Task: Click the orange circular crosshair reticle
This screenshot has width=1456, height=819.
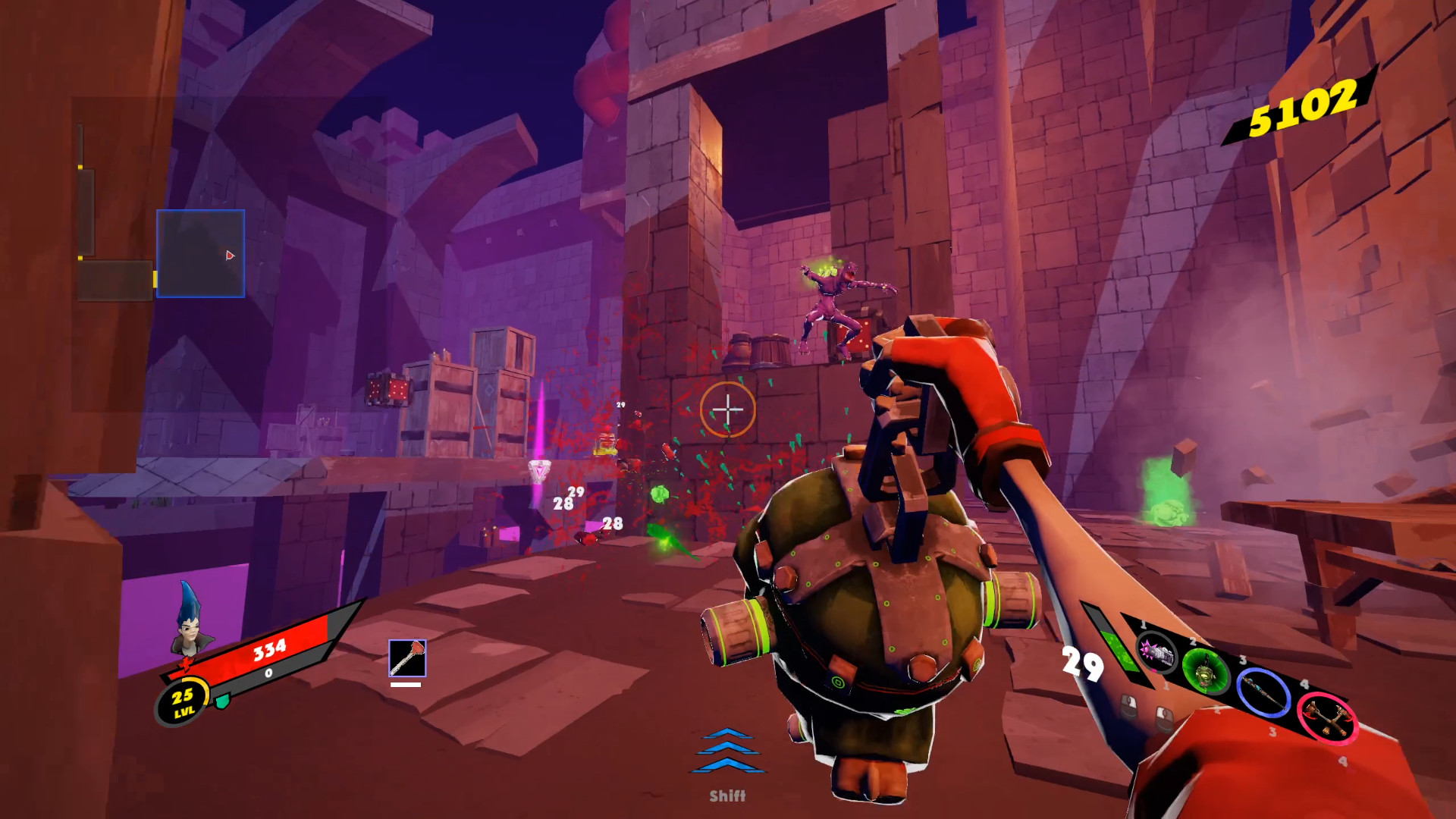Action: click(x=729, y=409)
